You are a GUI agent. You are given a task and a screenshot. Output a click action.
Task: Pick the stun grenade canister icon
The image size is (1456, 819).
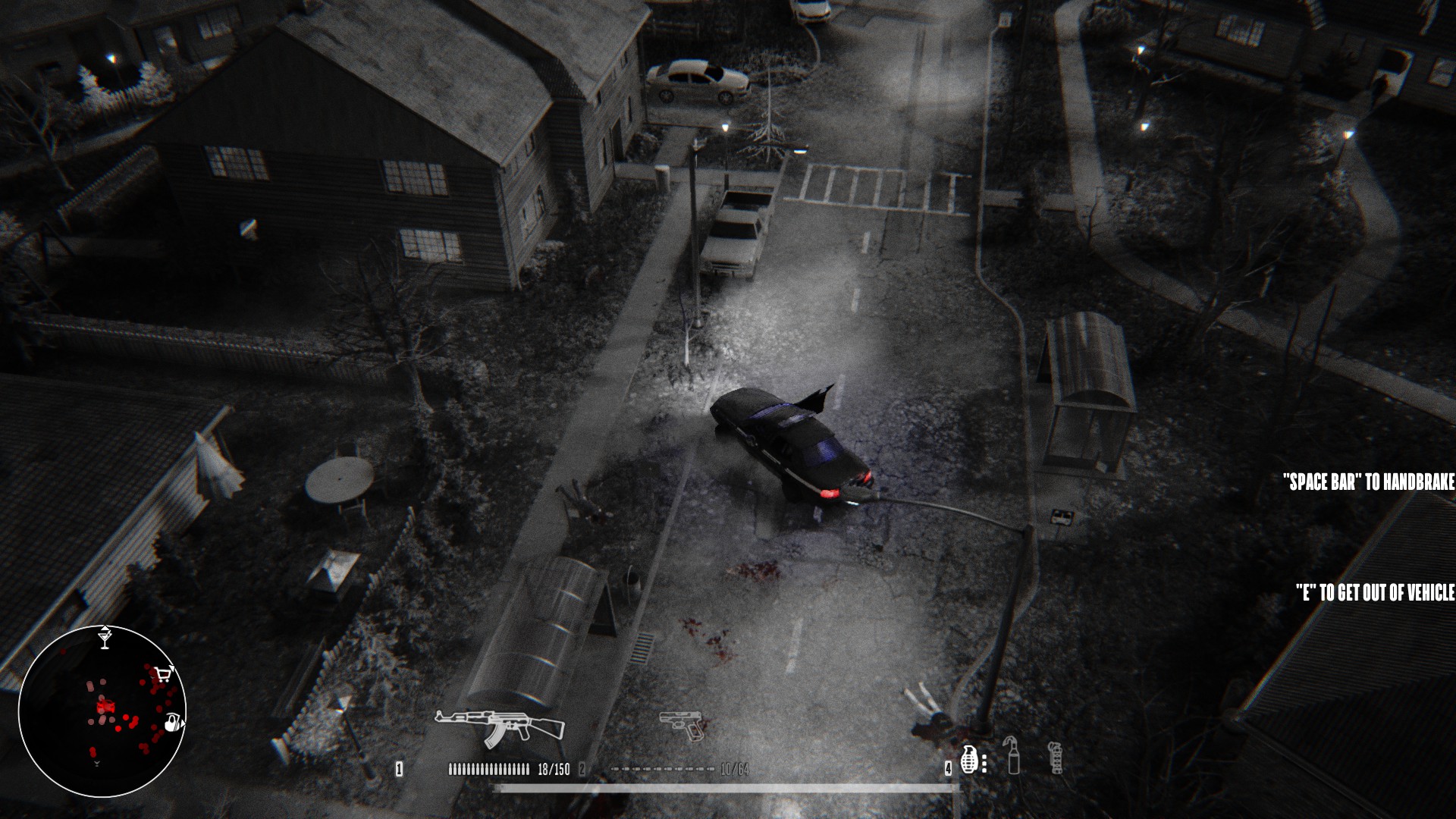click(1054, 757)
